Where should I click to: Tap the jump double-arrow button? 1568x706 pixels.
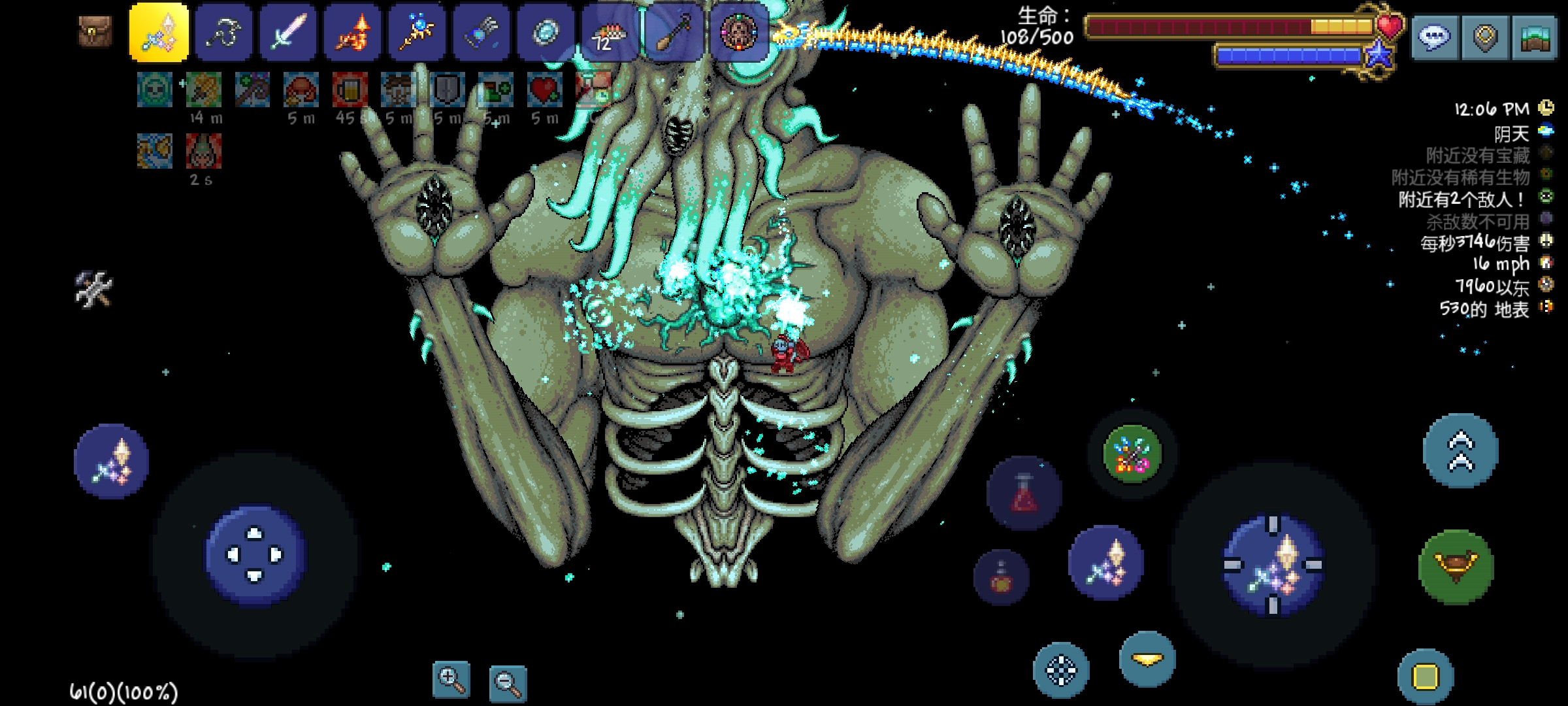(1461, 451)
